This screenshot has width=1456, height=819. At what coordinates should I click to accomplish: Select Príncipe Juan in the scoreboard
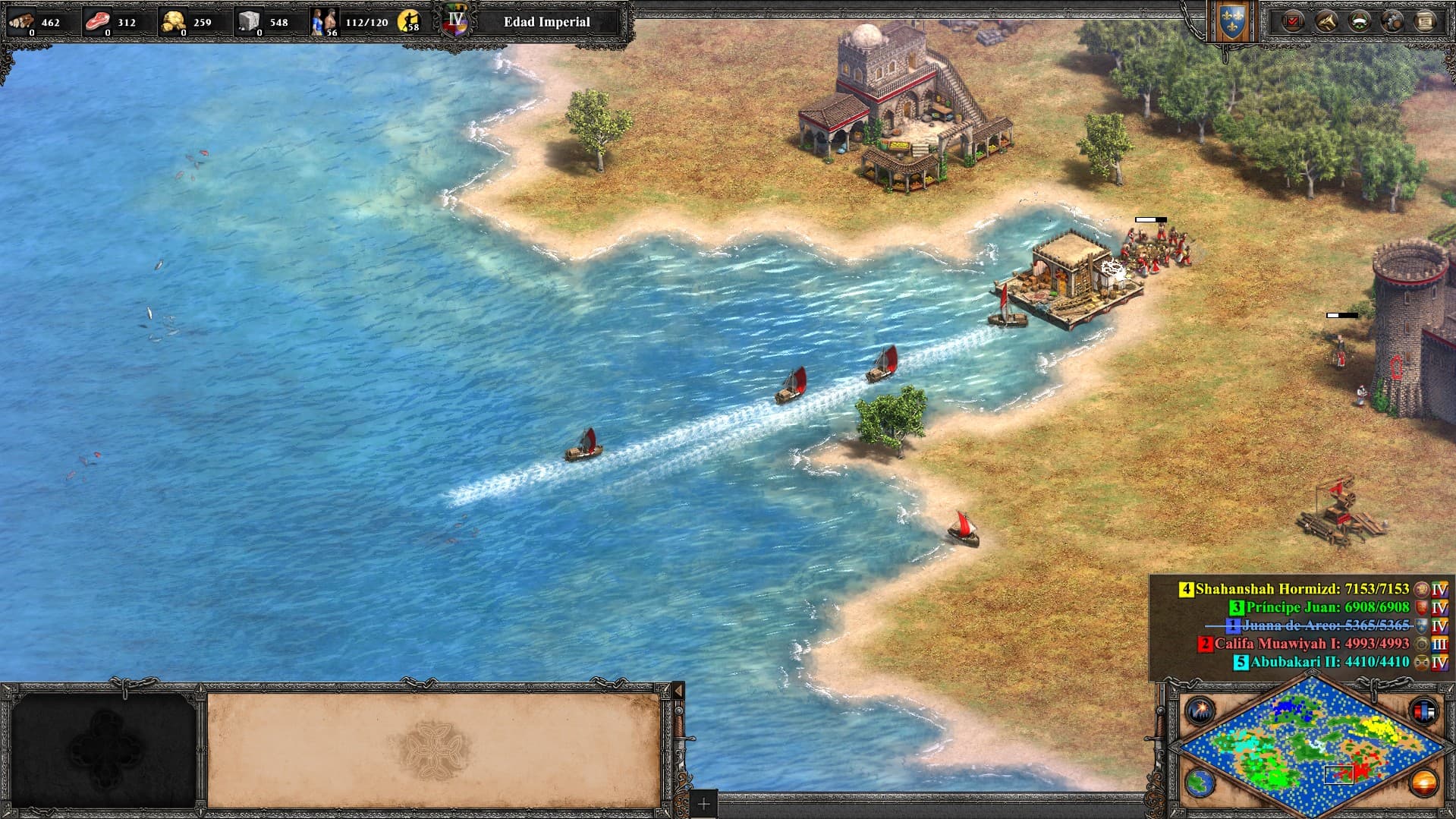coord(1326,607)
